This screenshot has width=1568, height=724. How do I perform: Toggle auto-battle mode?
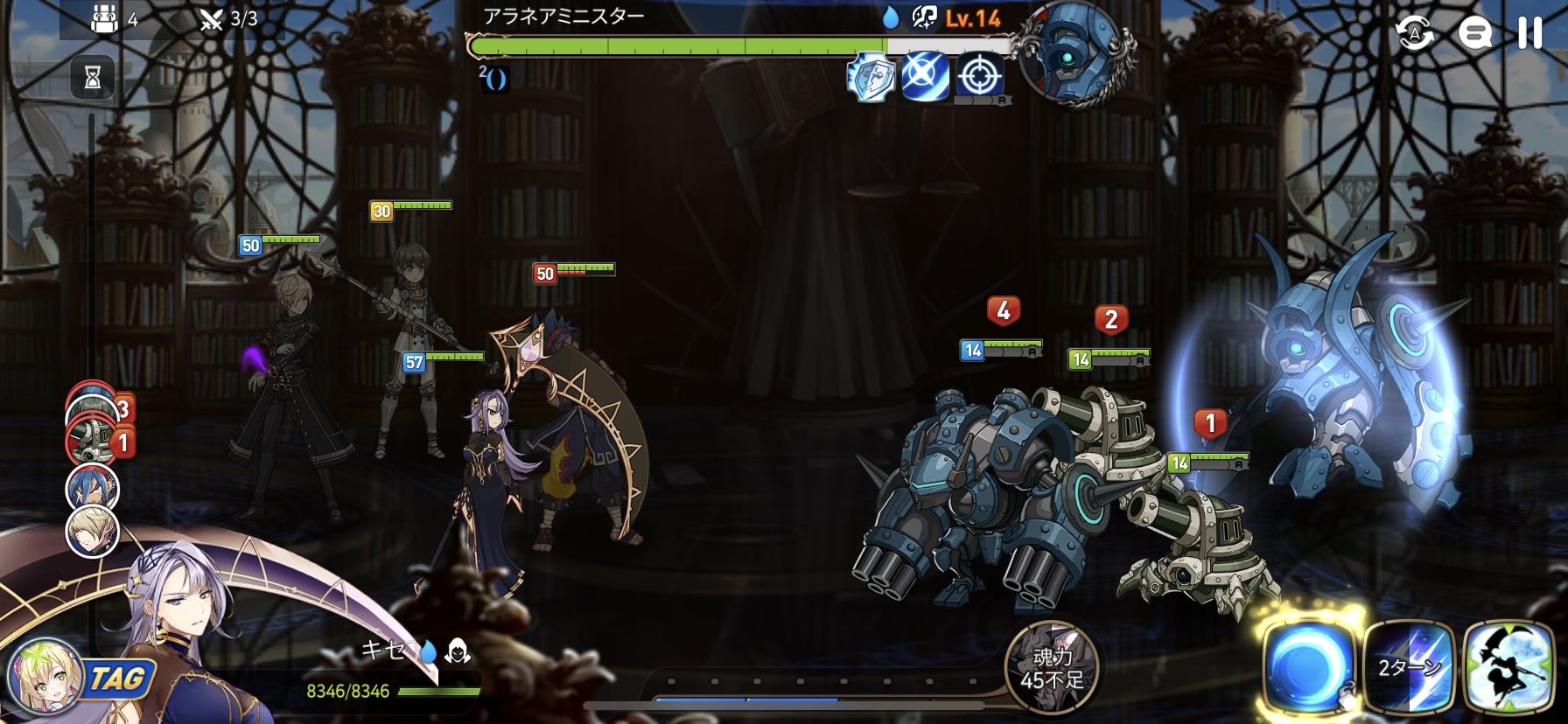1415,34
